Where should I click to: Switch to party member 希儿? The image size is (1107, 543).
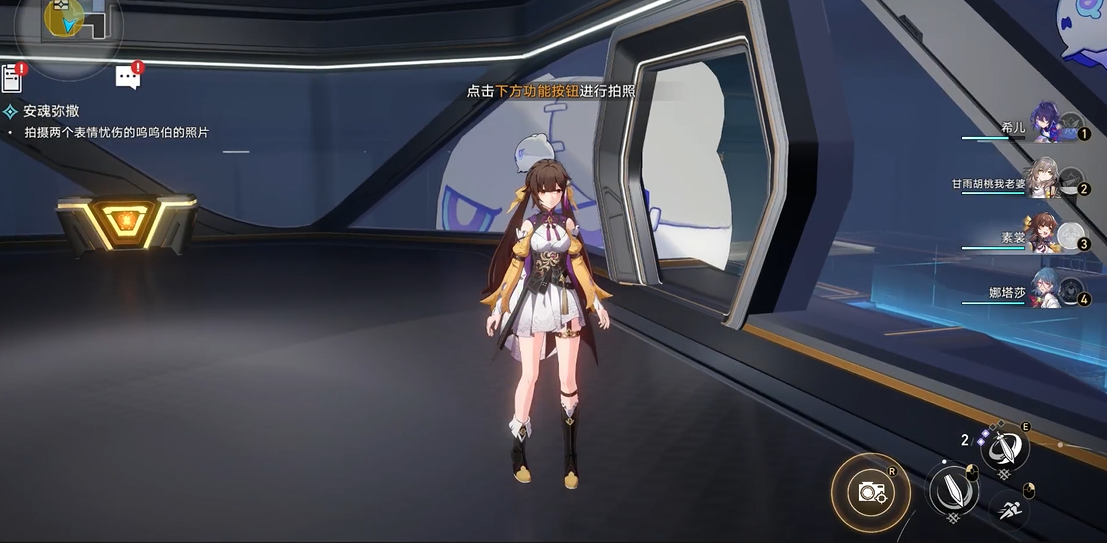pos(1045,126)
